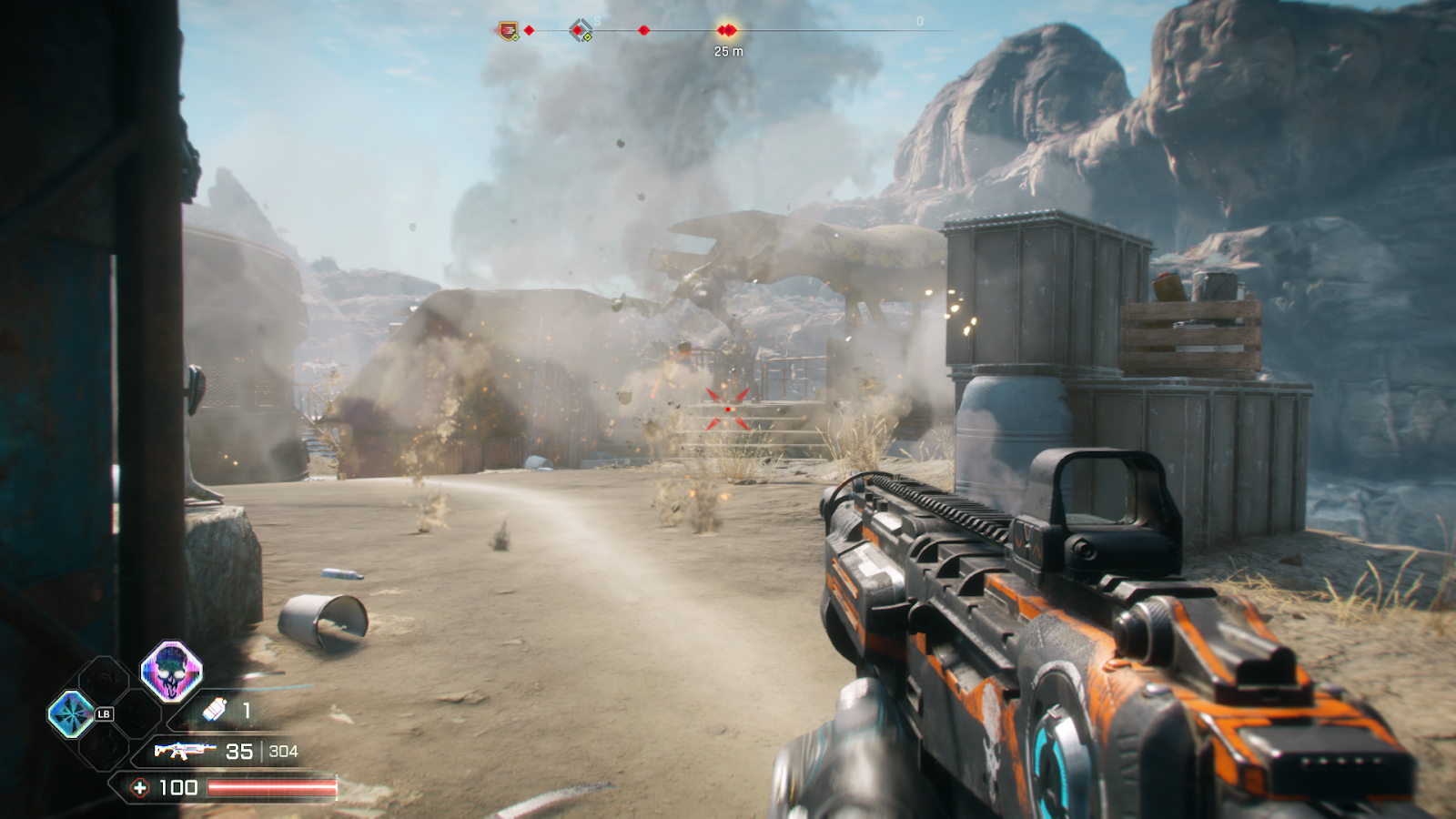Select the assault rifle weapon icon
Viewport: 1456px width, 819px height.
(183, 751)
